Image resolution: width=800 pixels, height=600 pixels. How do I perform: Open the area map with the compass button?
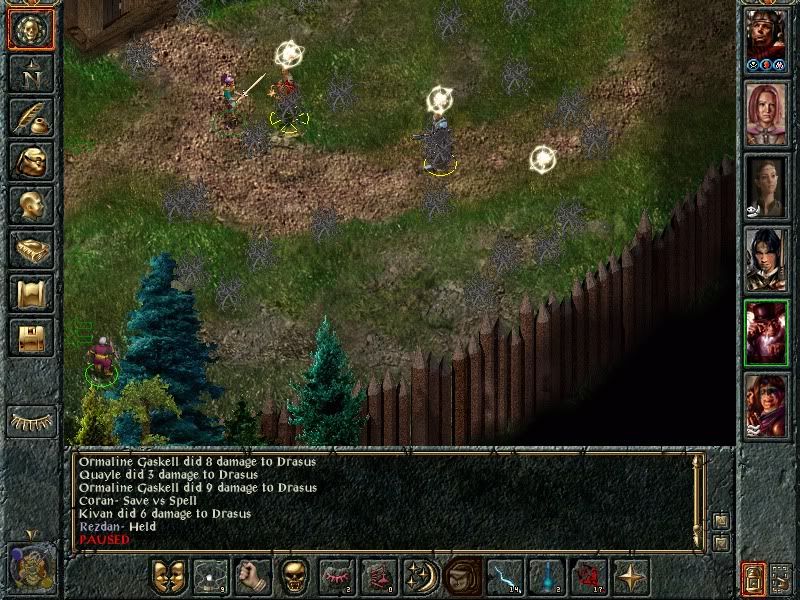click(x=30, y=73)
